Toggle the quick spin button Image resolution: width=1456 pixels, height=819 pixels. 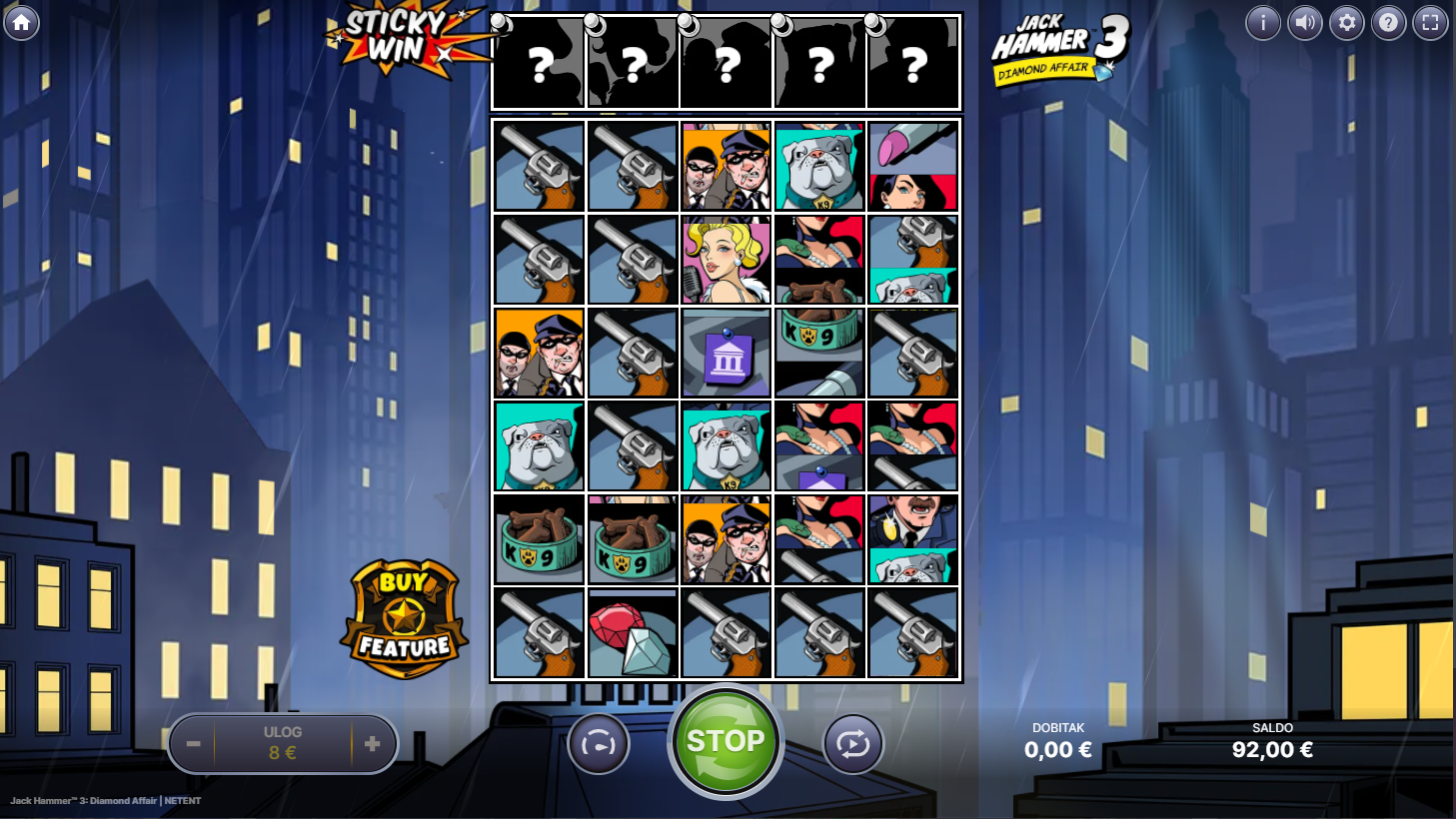point(599,744)
